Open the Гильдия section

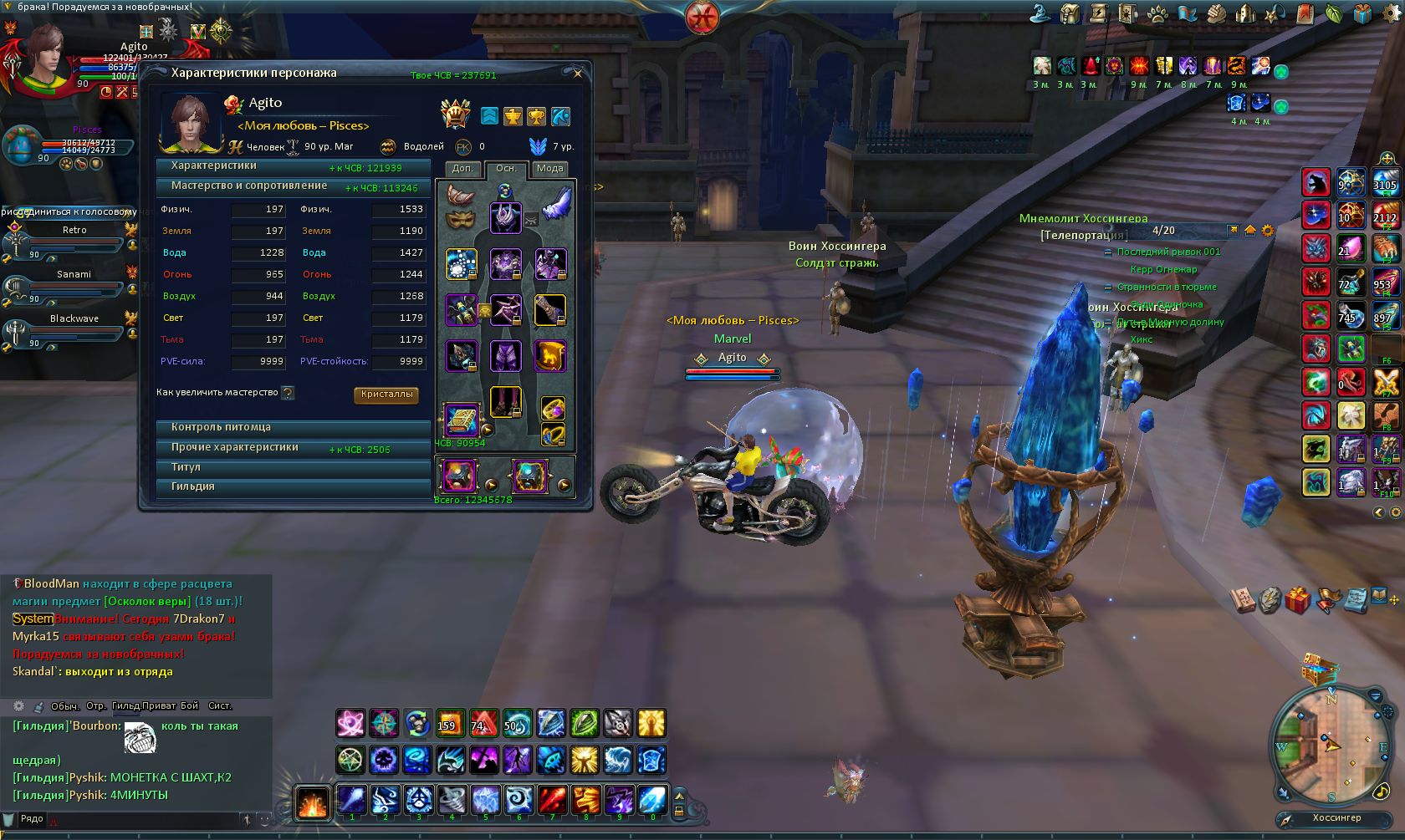(293, 486)
